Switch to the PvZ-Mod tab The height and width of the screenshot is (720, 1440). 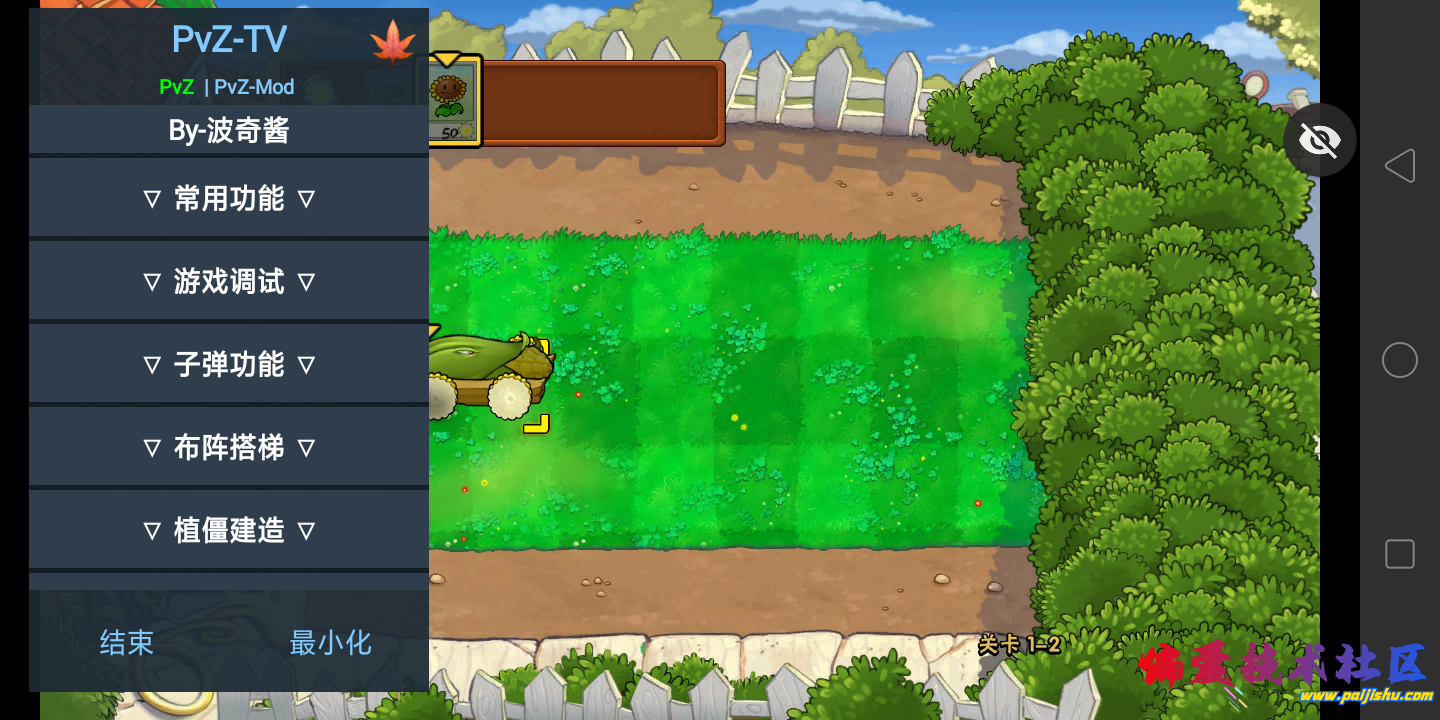[x=254, y=87]
